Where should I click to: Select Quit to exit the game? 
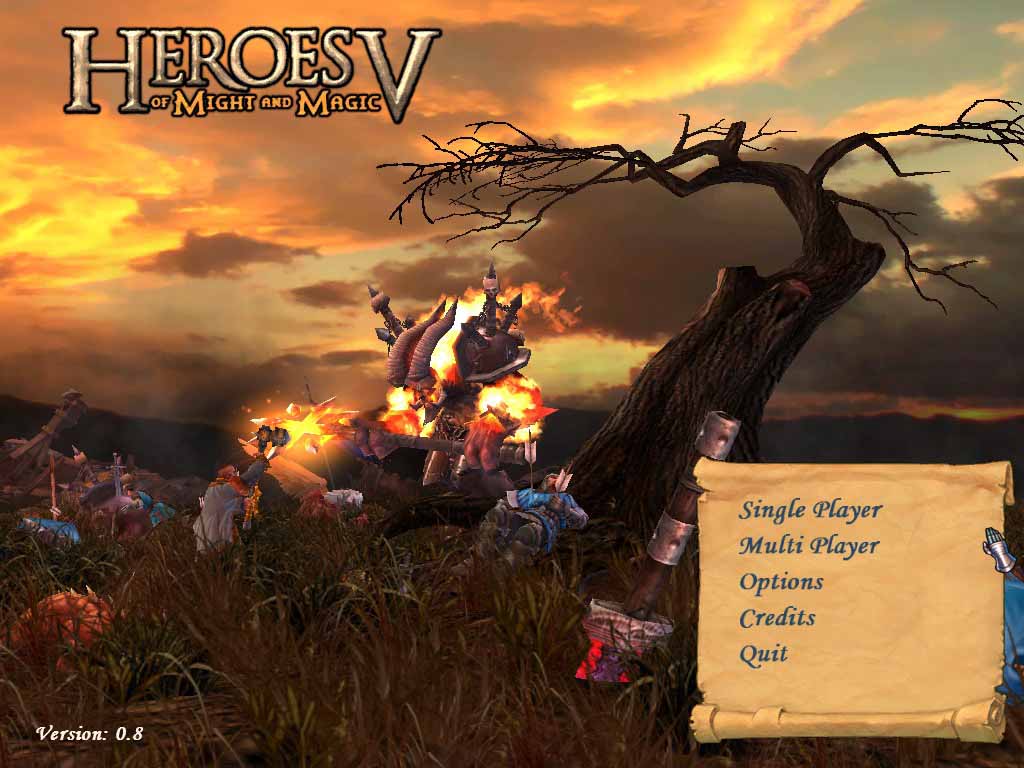(x=763, y=654)
